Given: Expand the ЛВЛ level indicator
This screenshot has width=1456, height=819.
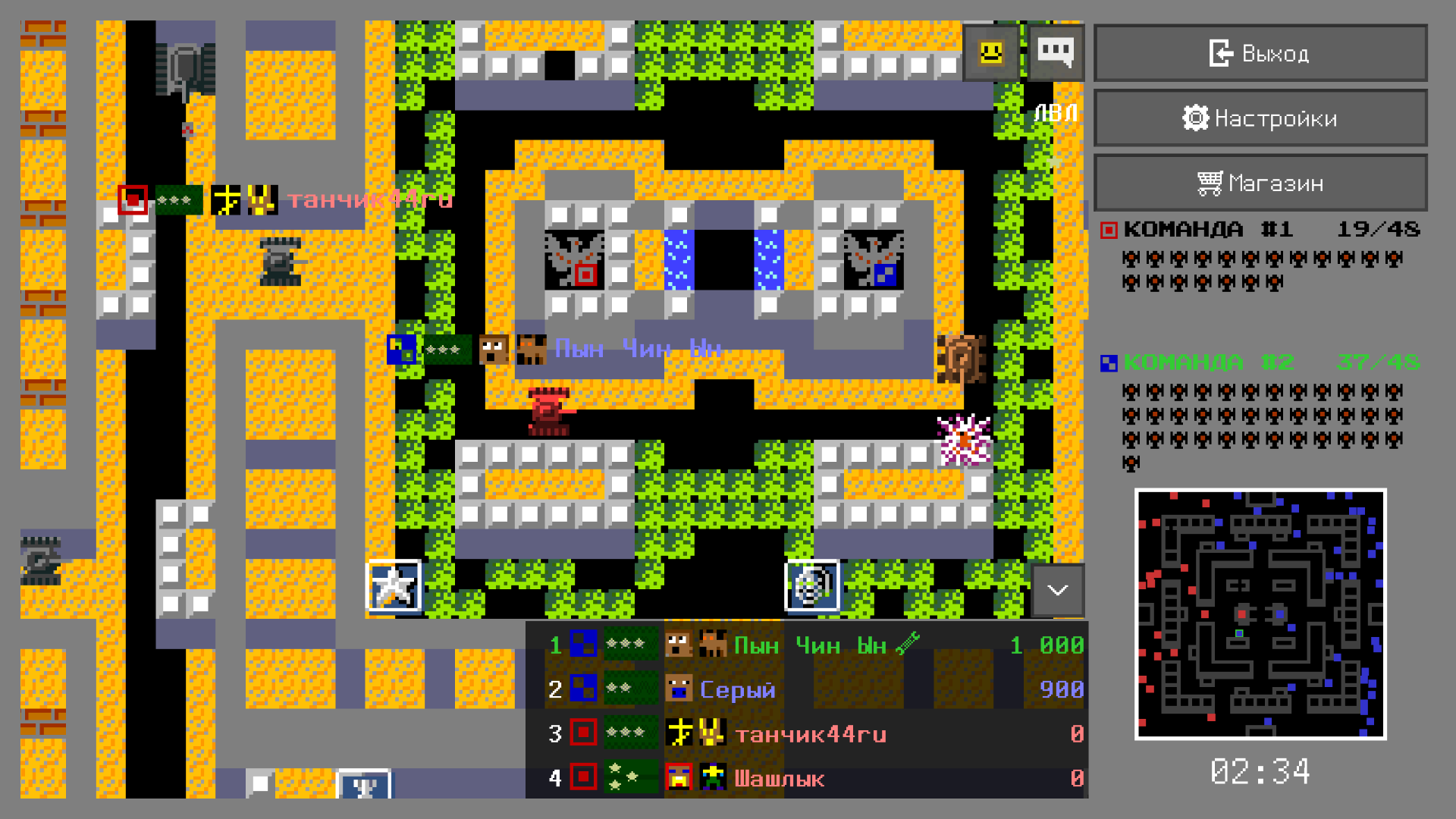Looking at the screenshot, I should [x=1056, y=111].
